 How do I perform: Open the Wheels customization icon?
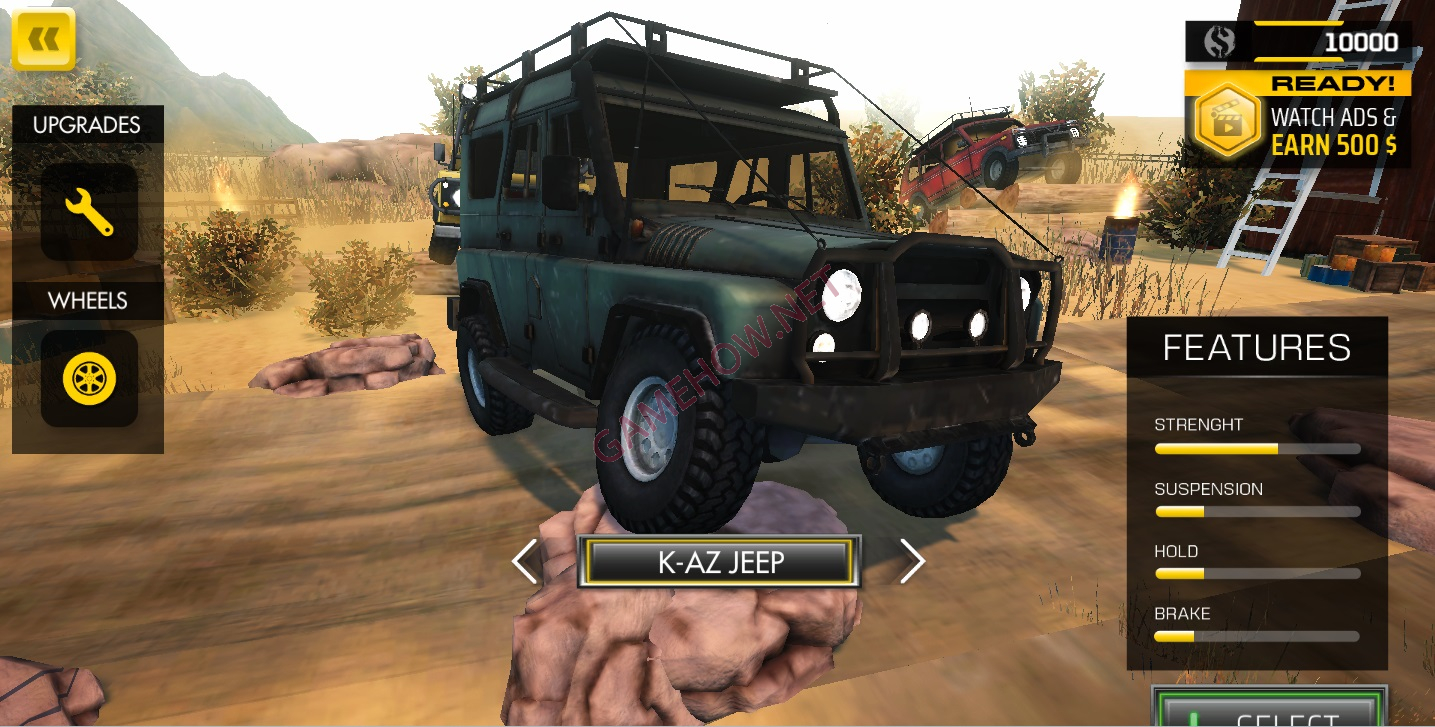88,378
